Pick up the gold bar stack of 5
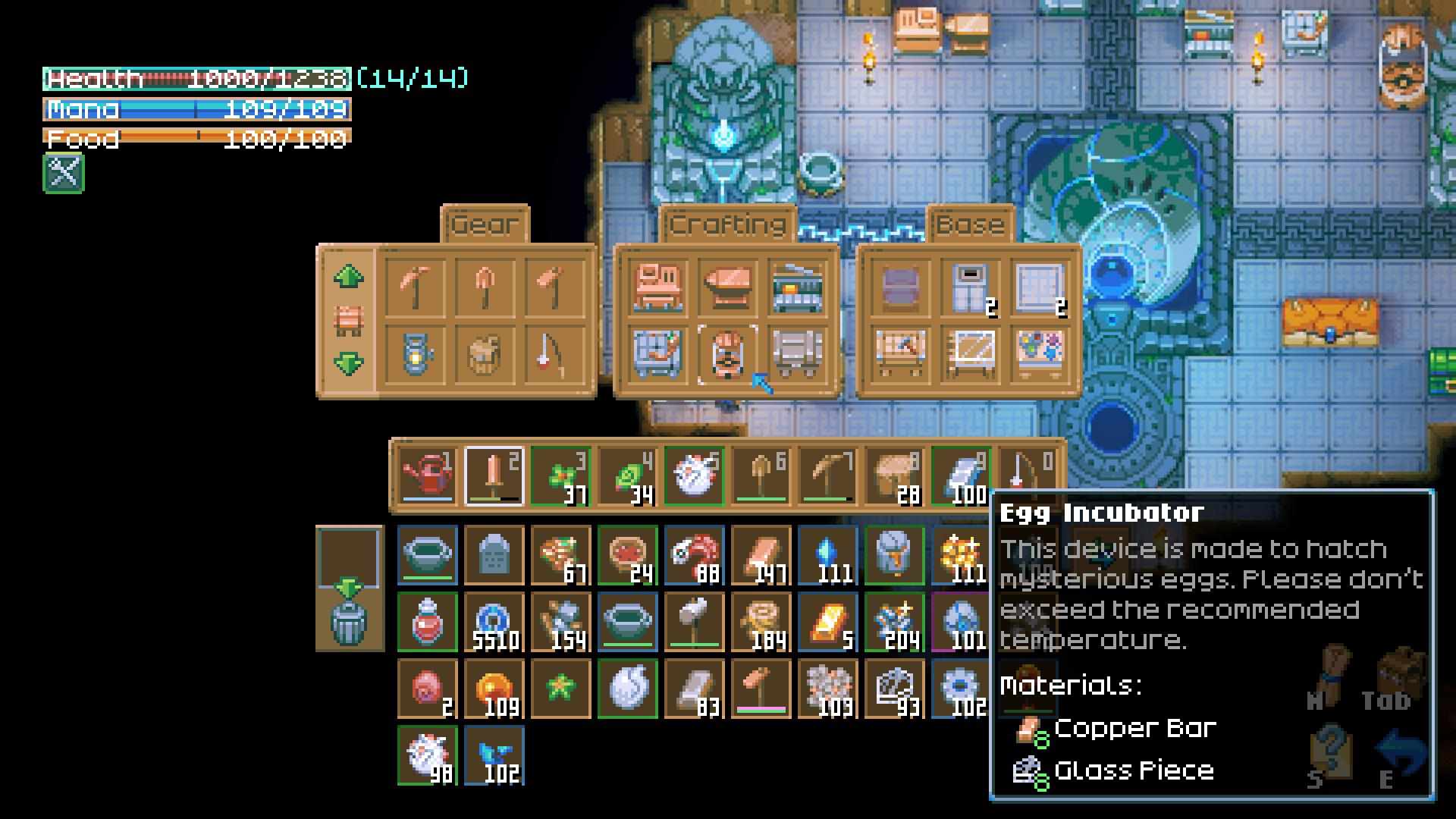Viewport: 1456px width, 819px height. pyautogui.click(x=827, y=622)
